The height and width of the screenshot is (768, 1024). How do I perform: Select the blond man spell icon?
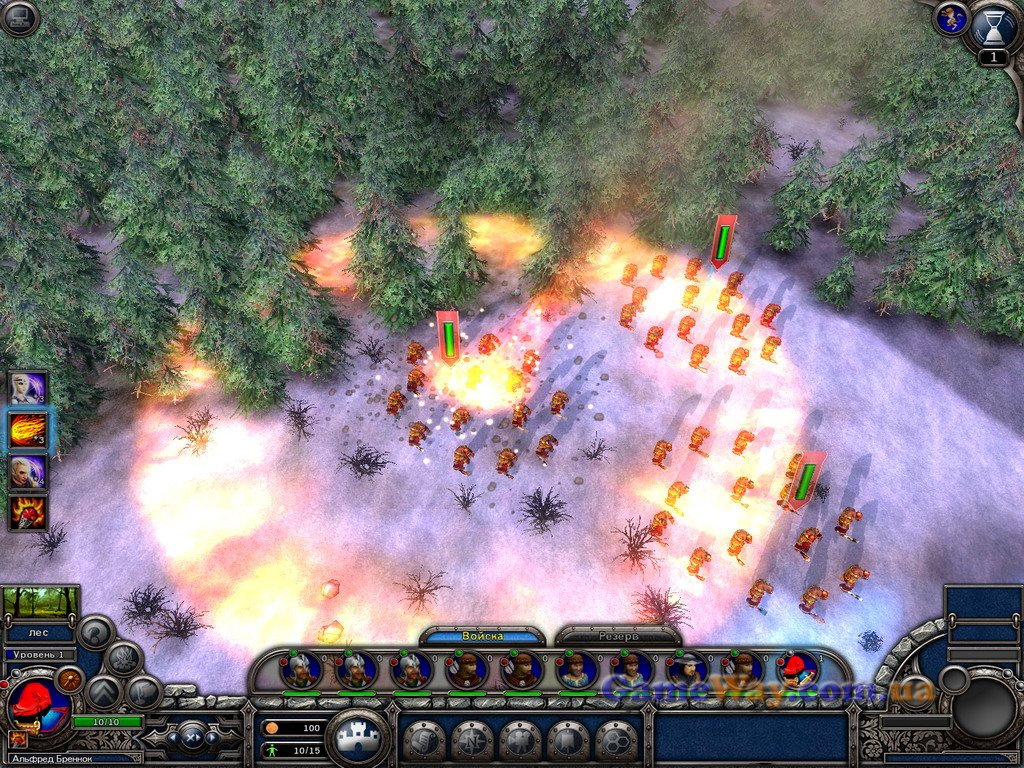point(28,471)
